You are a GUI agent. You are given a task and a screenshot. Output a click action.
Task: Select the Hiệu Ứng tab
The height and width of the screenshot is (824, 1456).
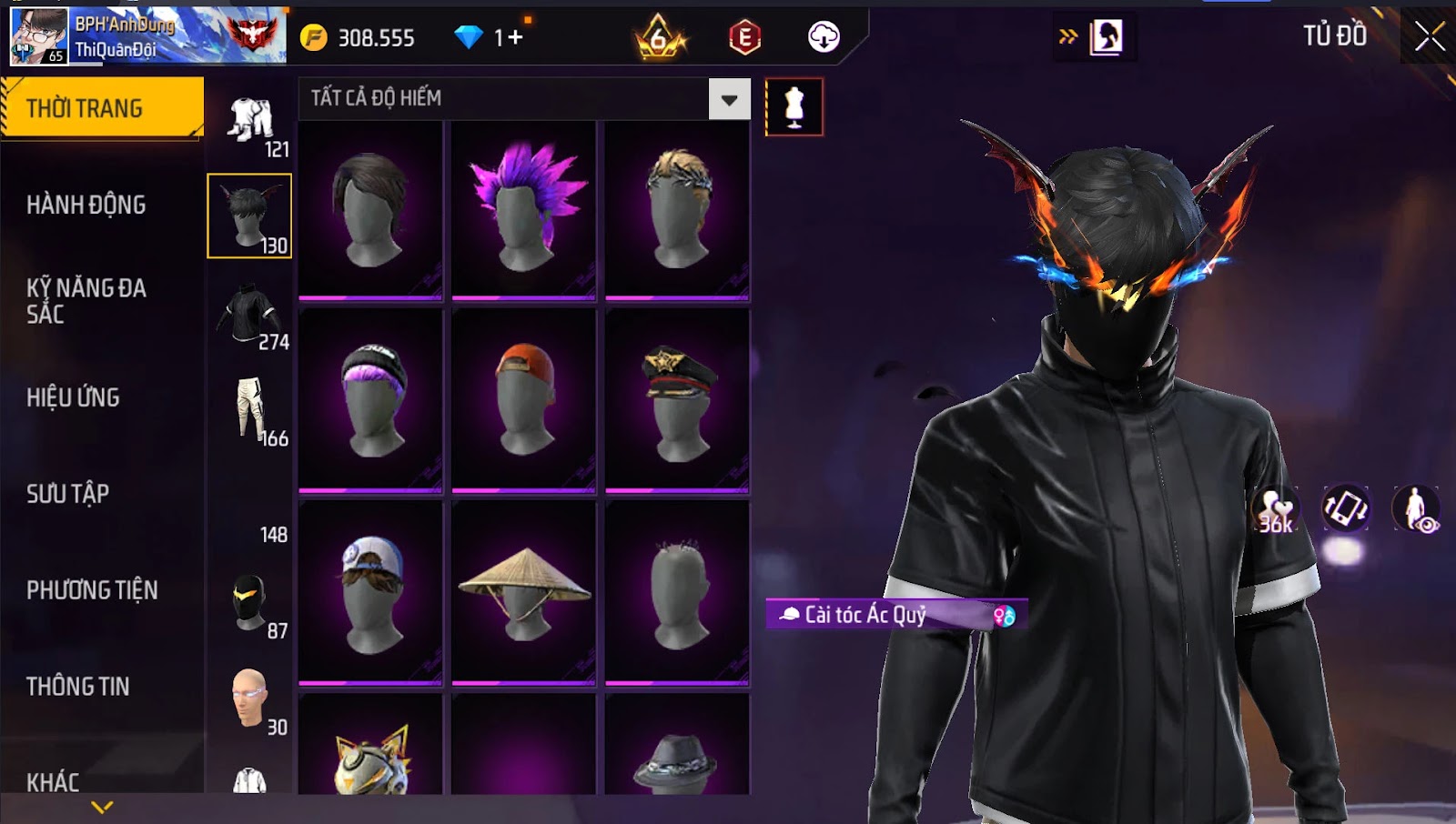click(x=73, y=397)
